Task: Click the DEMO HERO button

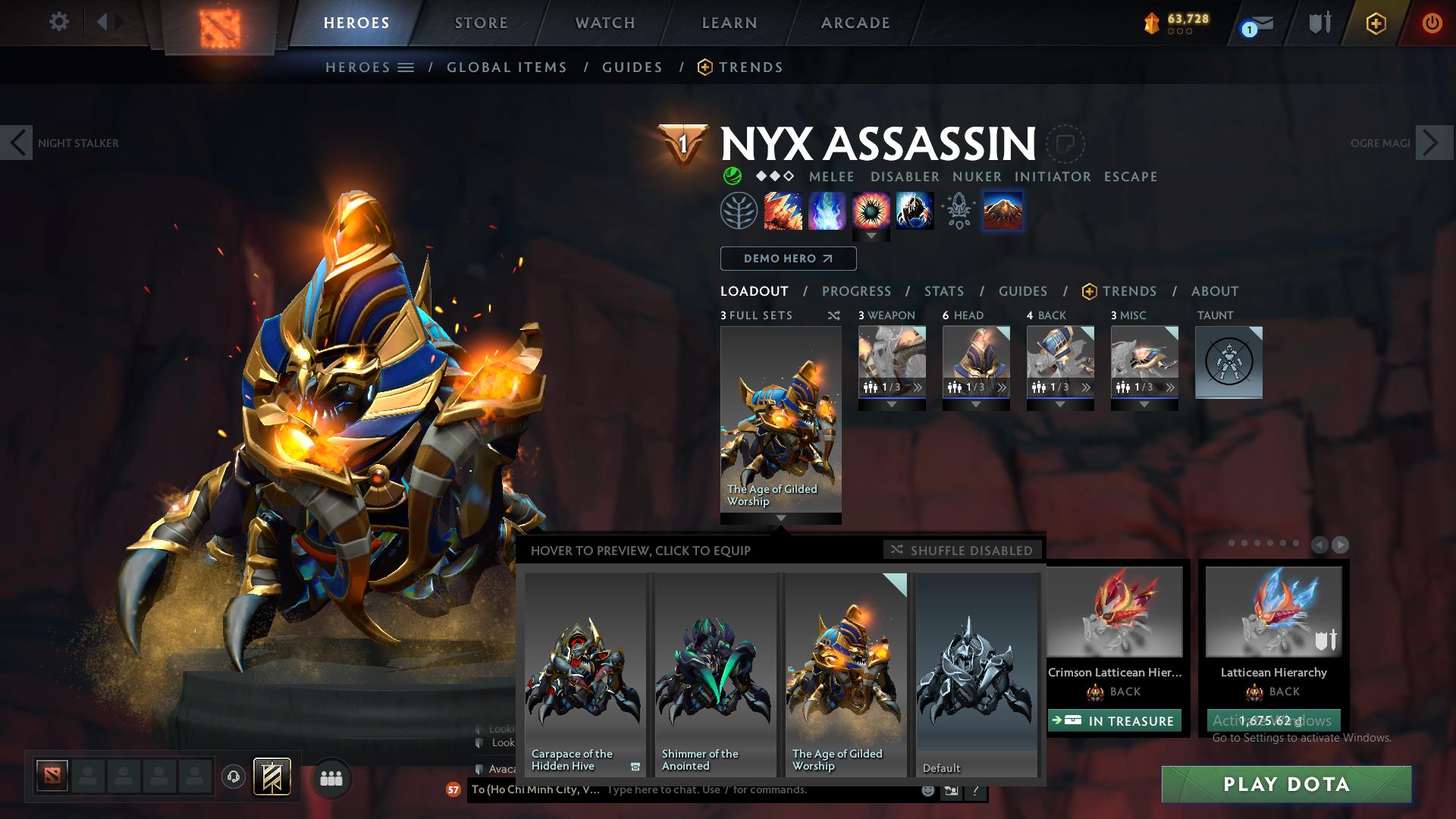Action: tap(787, 259)
